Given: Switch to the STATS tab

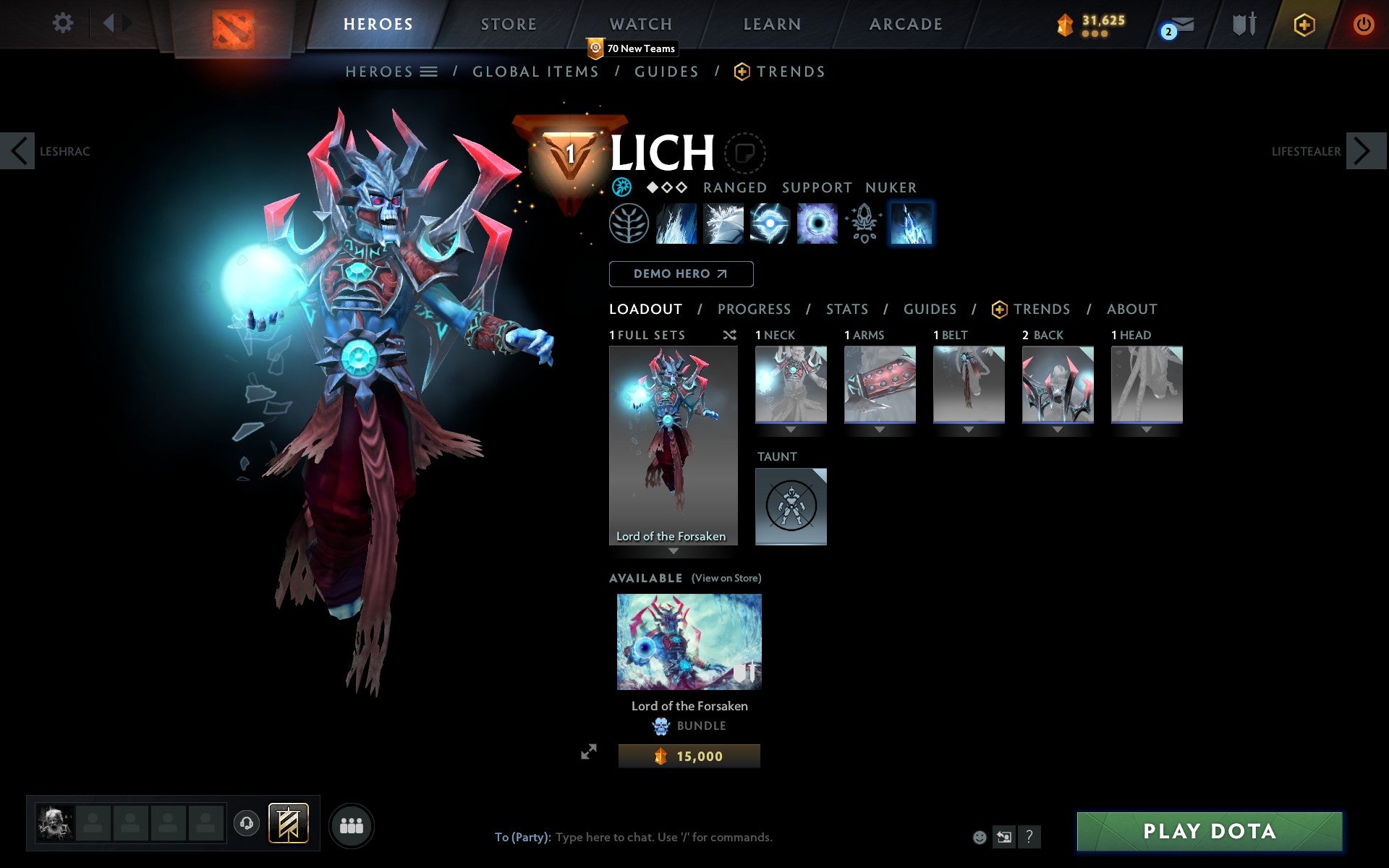Looking at the screenshot, I should (846, 309).
